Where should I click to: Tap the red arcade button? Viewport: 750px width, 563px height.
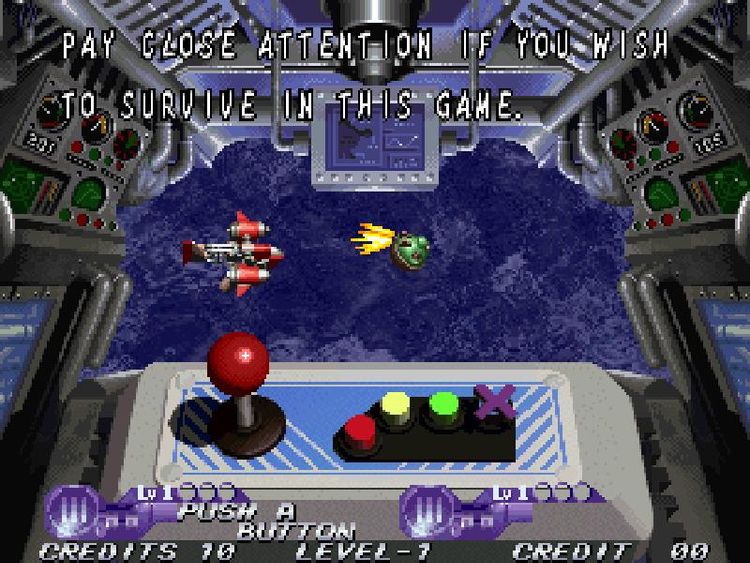[361, 431]
